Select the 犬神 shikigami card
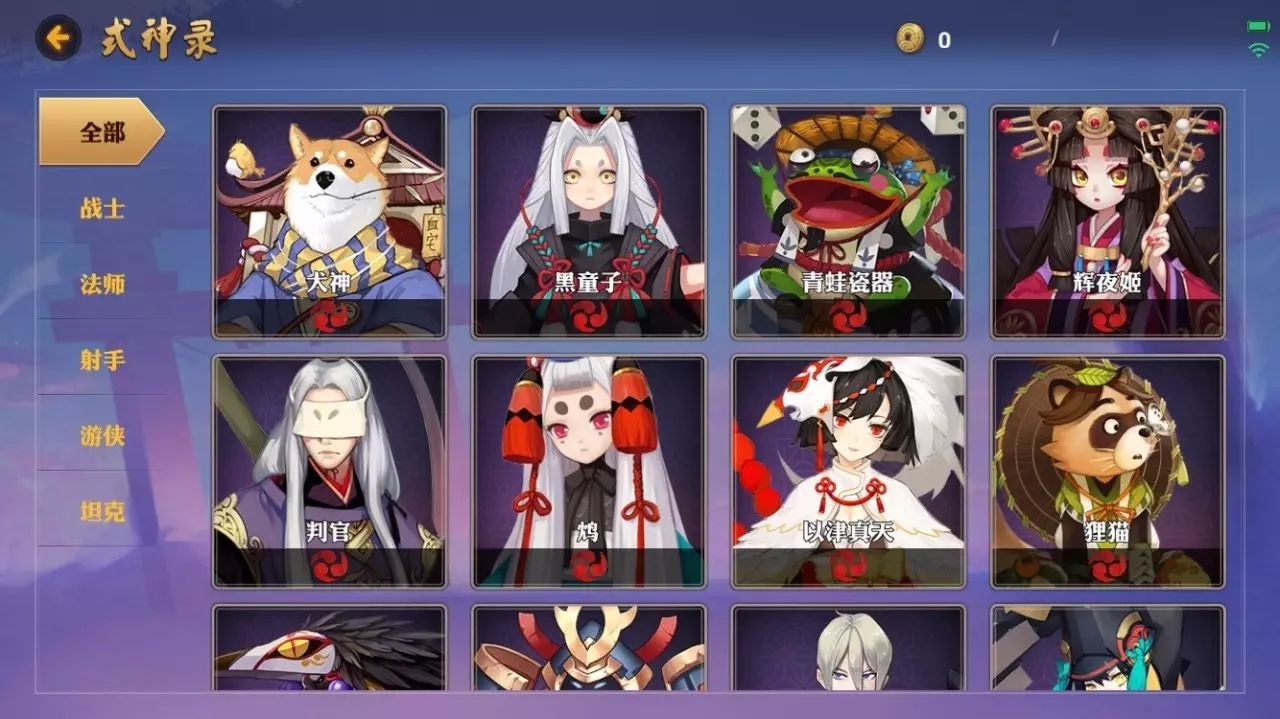The width and height of the screenshot is (1280, 719). 329,222
